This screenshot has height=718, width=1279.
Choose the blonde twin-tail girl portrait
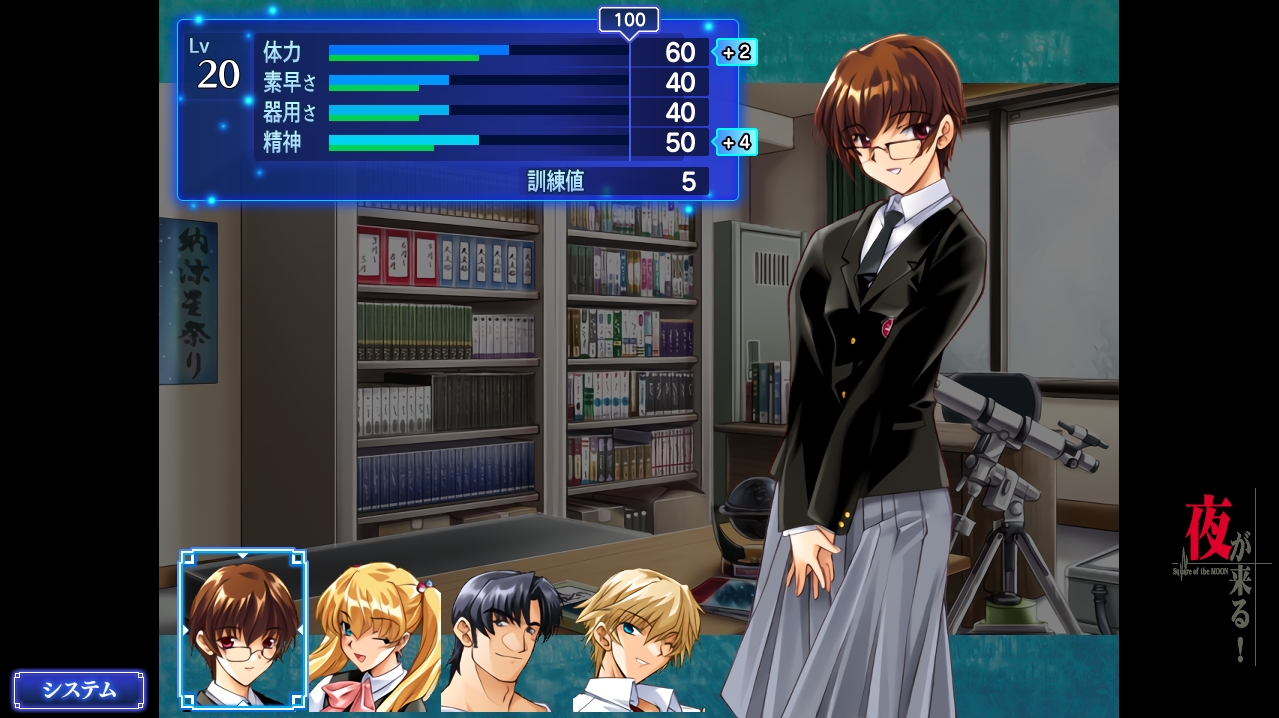[373, 638]
